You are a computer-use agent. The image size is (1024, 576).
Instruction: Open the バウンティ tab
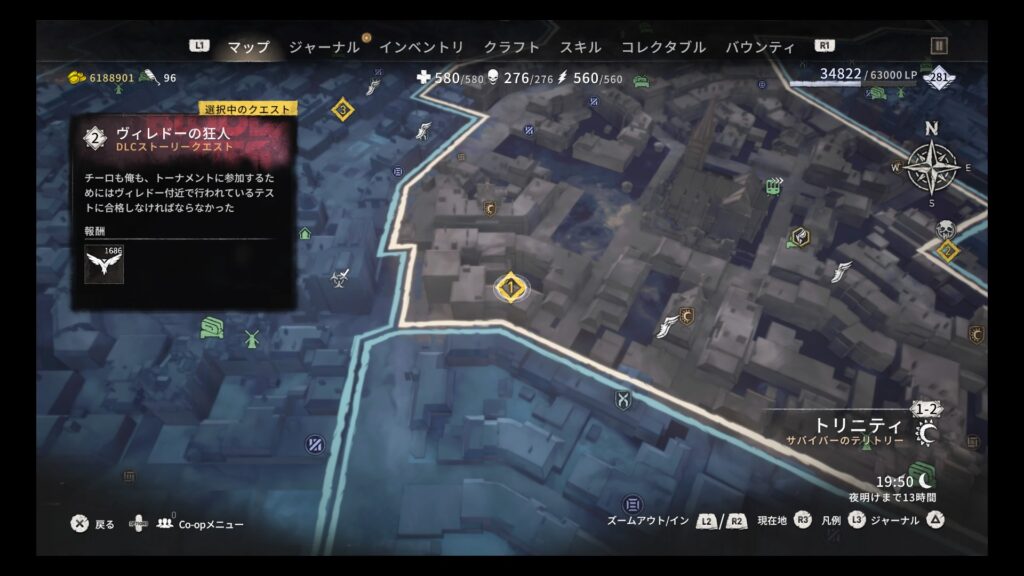(x=760, y=47)
